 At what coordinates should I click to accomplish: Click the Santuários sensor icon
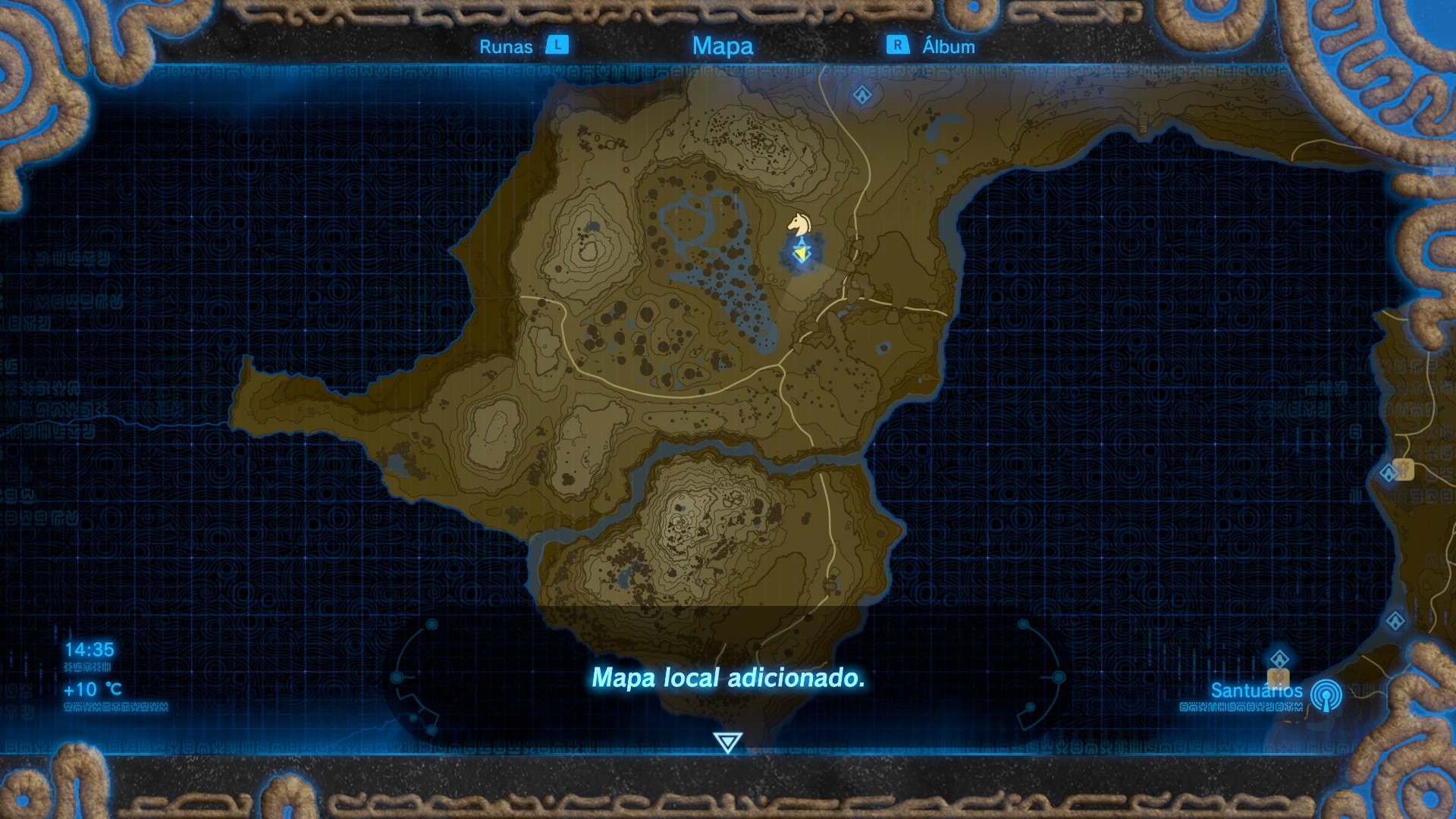point(1326,695)
